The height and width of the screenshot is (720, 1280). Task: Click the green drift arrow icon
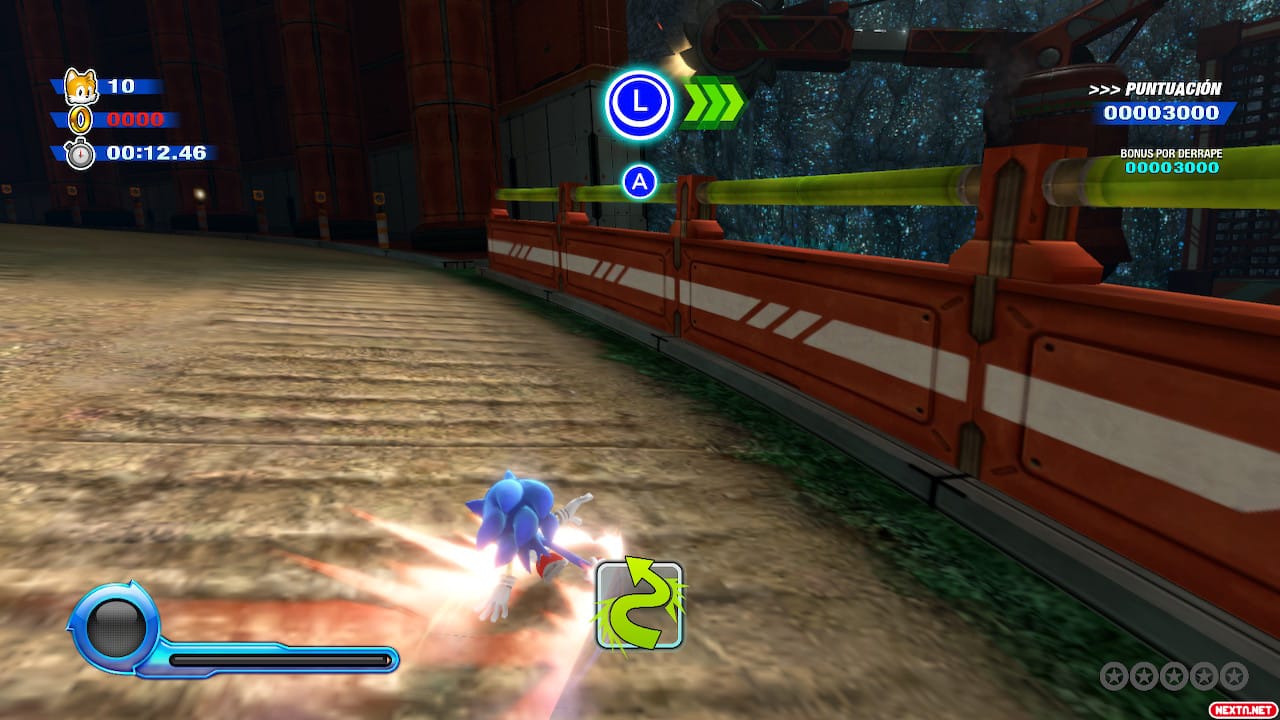pyautogui.click(x=639, y=605)
